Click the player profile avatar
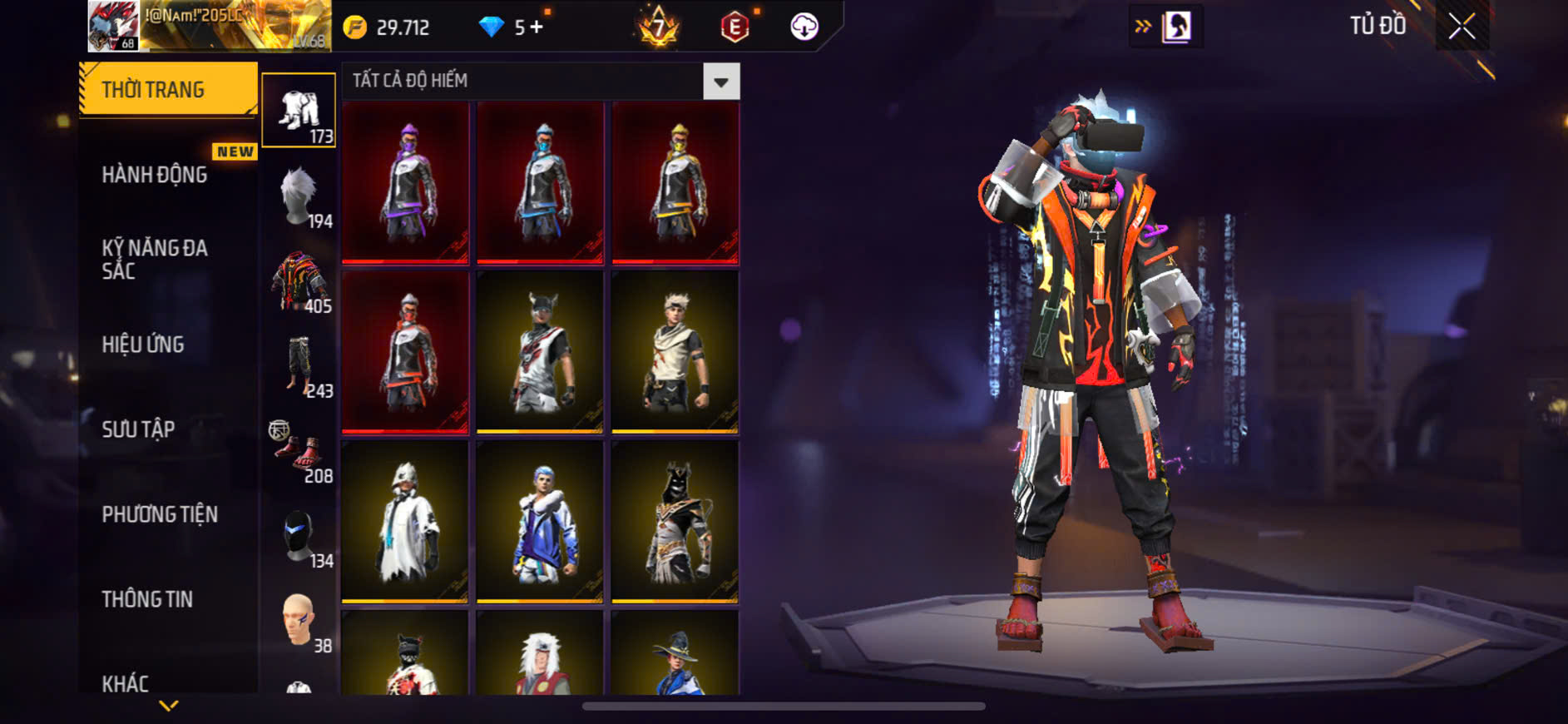Viewport: 1568px width, 724px height. tap(113, 27)
